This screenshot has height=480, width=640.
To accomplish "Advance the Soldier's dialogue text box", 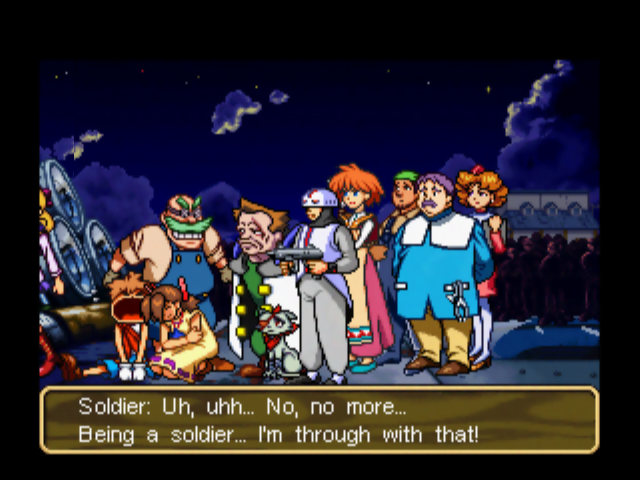I will point(319,420).
